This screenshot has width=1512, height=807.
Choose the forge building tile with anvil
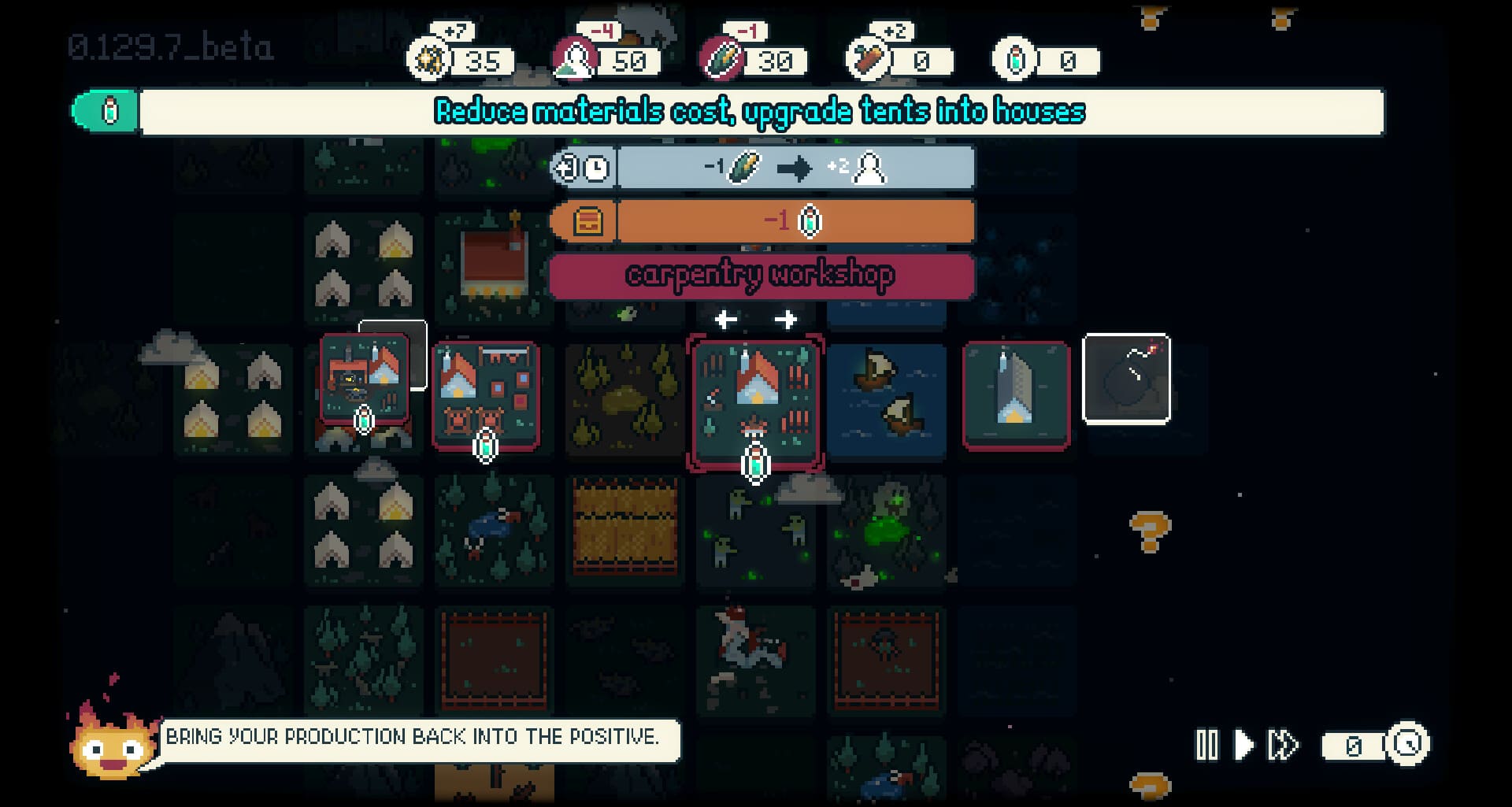(x=364, y=379)
